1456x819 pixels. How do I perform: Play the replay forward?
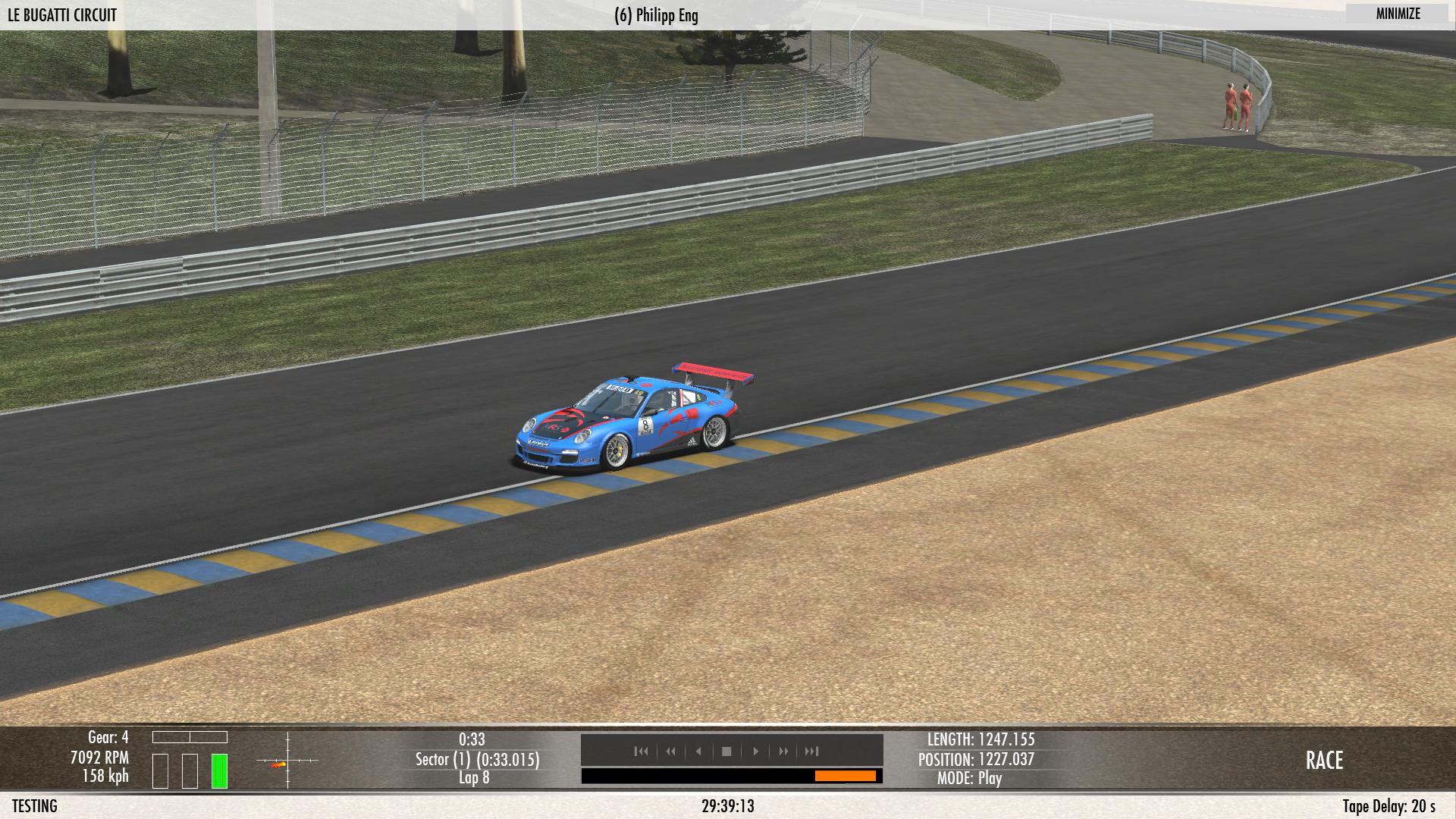tap(755, 752)
